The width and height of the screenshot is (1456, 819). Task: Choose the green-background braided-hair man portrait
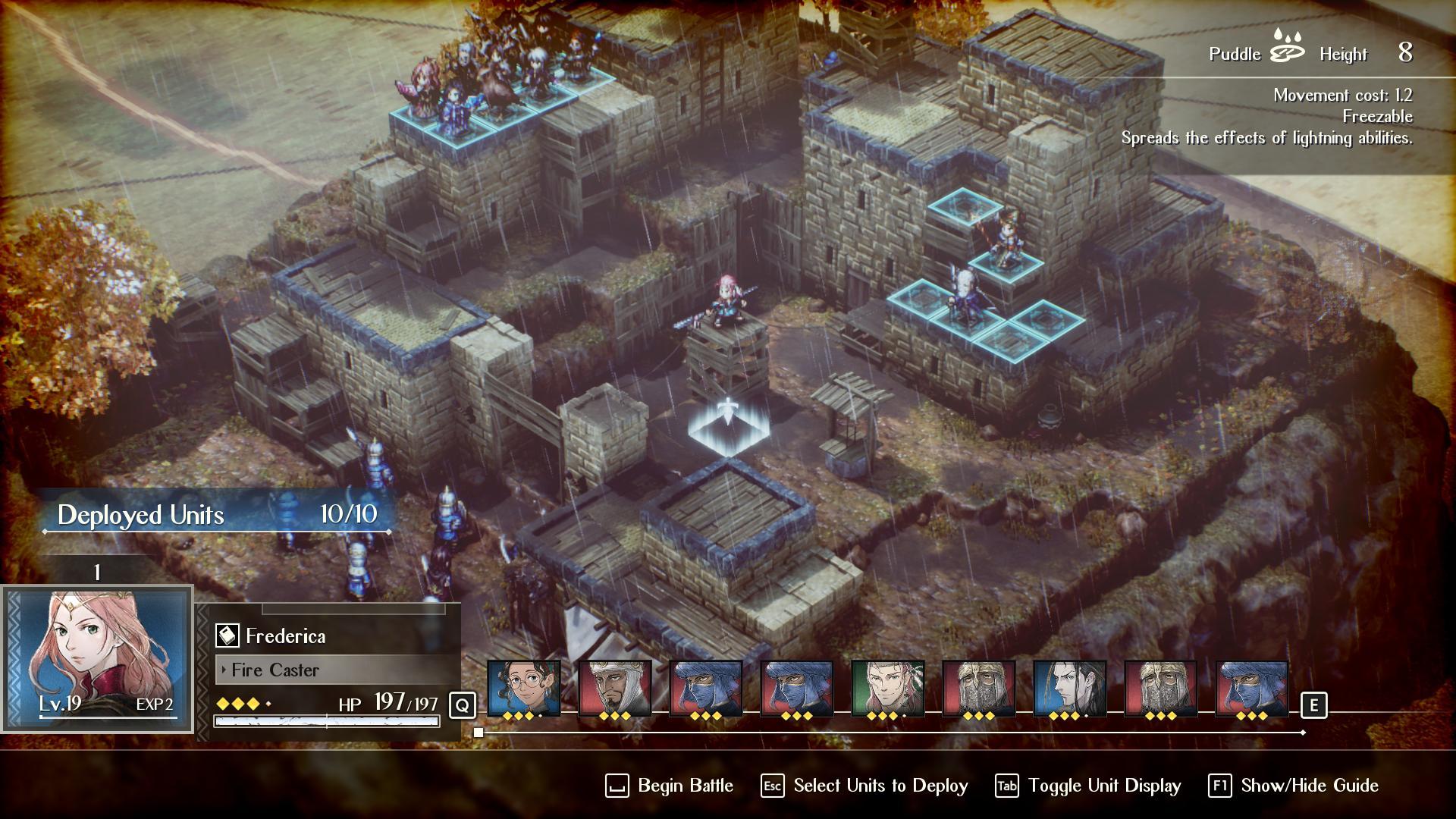pos(887,688)
